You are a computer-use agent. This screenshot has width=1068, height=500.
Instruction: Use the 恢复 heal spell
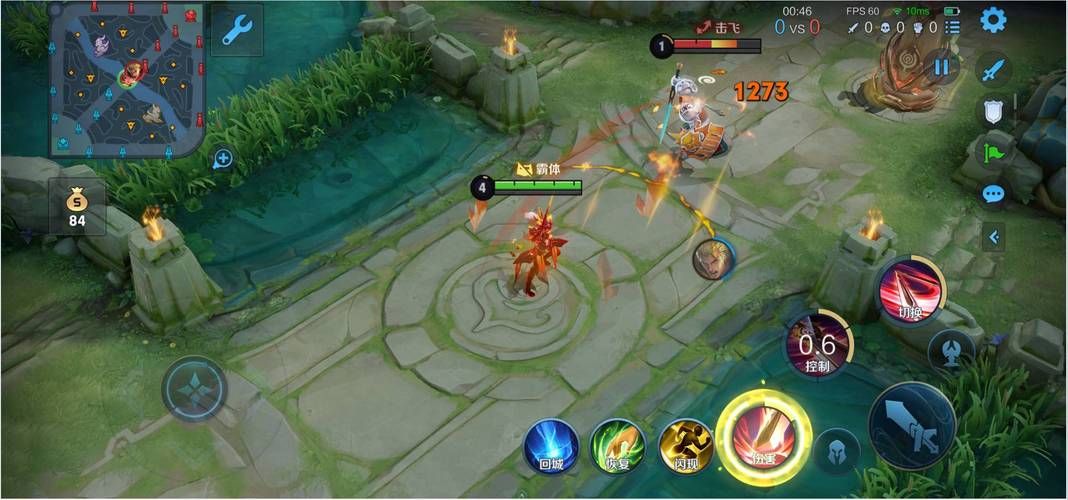click(x=617, y=446)
